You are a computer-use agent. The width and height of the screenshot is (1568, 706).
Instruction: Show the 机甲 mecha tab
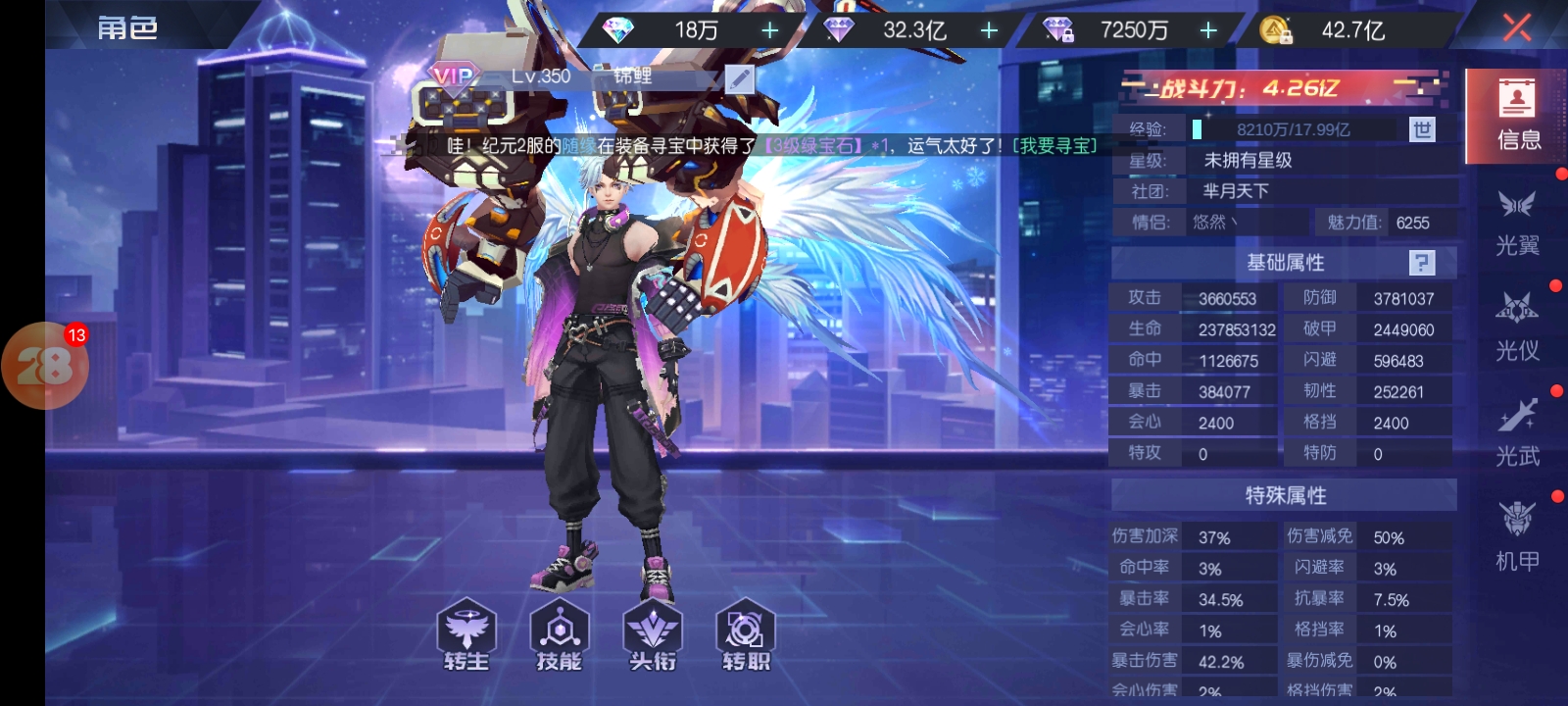tap(1517, 536)
